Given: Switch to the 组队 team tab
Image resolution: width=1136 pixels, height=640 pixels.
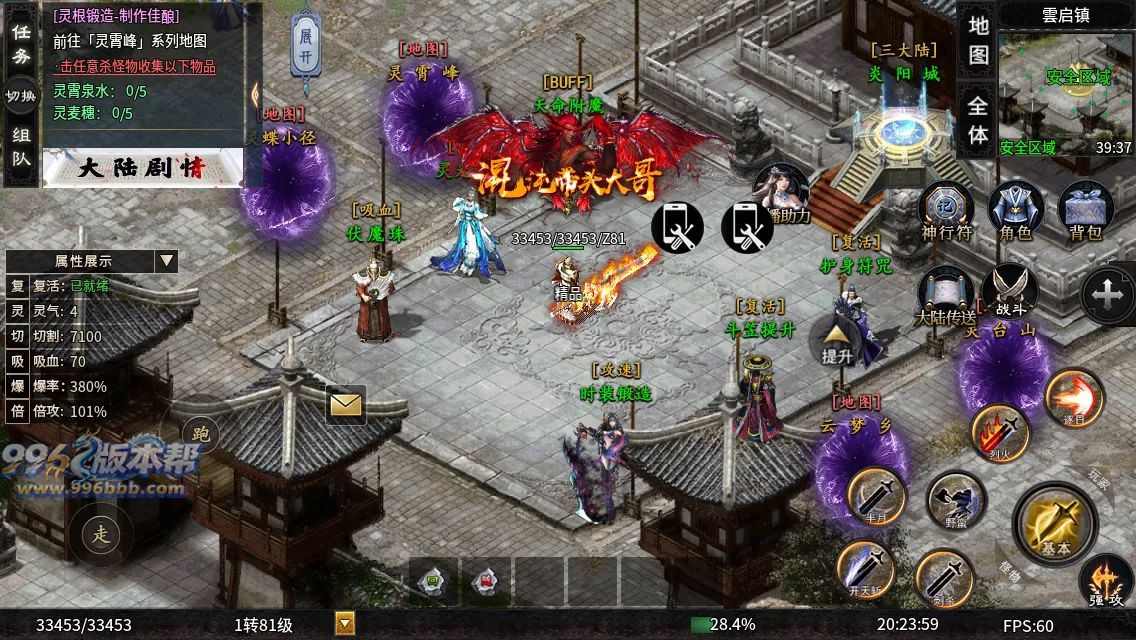Looking at the screenshot, I should [20, 146].
